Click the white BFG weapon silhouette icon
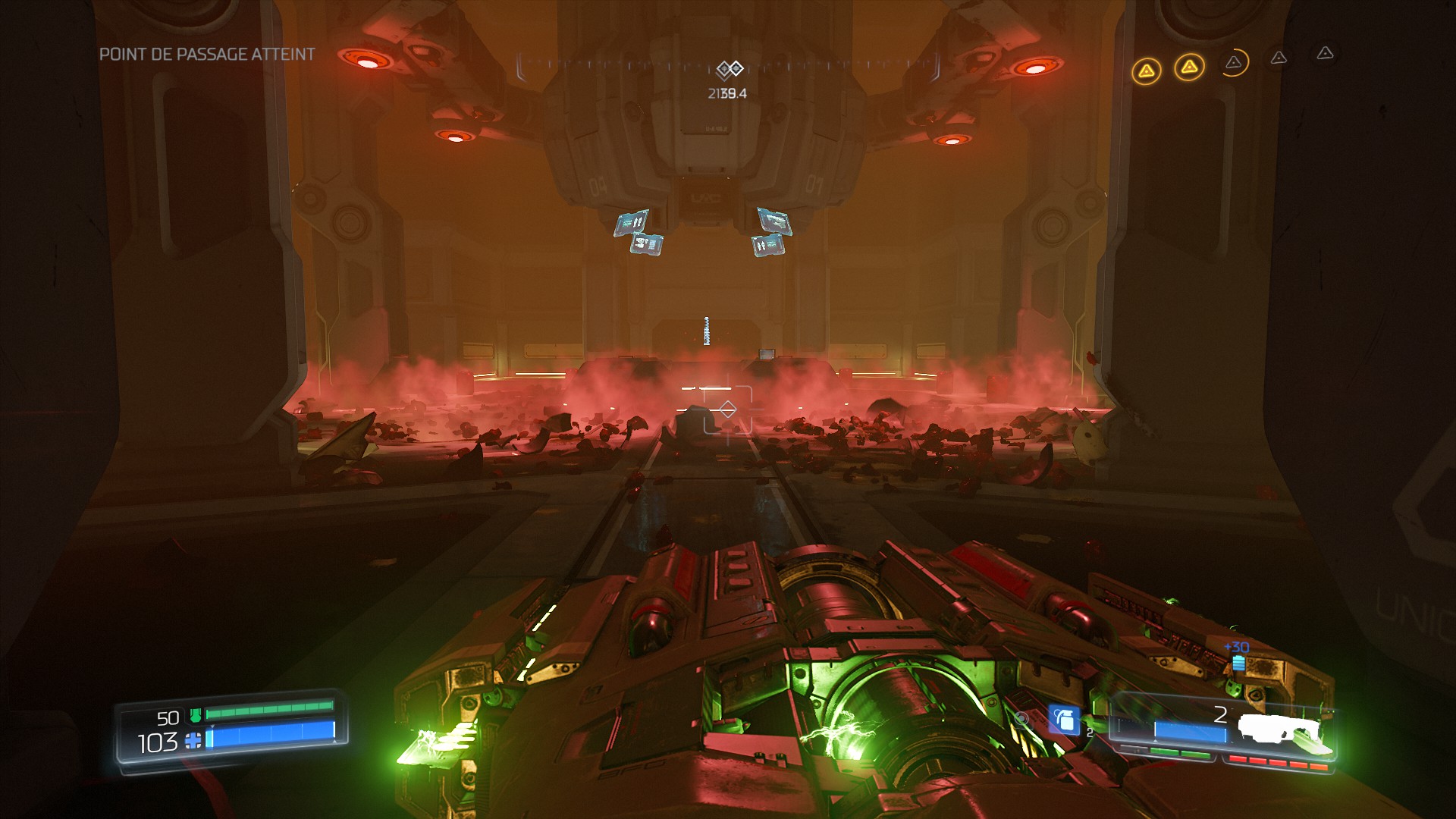This screenshot has width=1456, height=819. [1280, 728]
